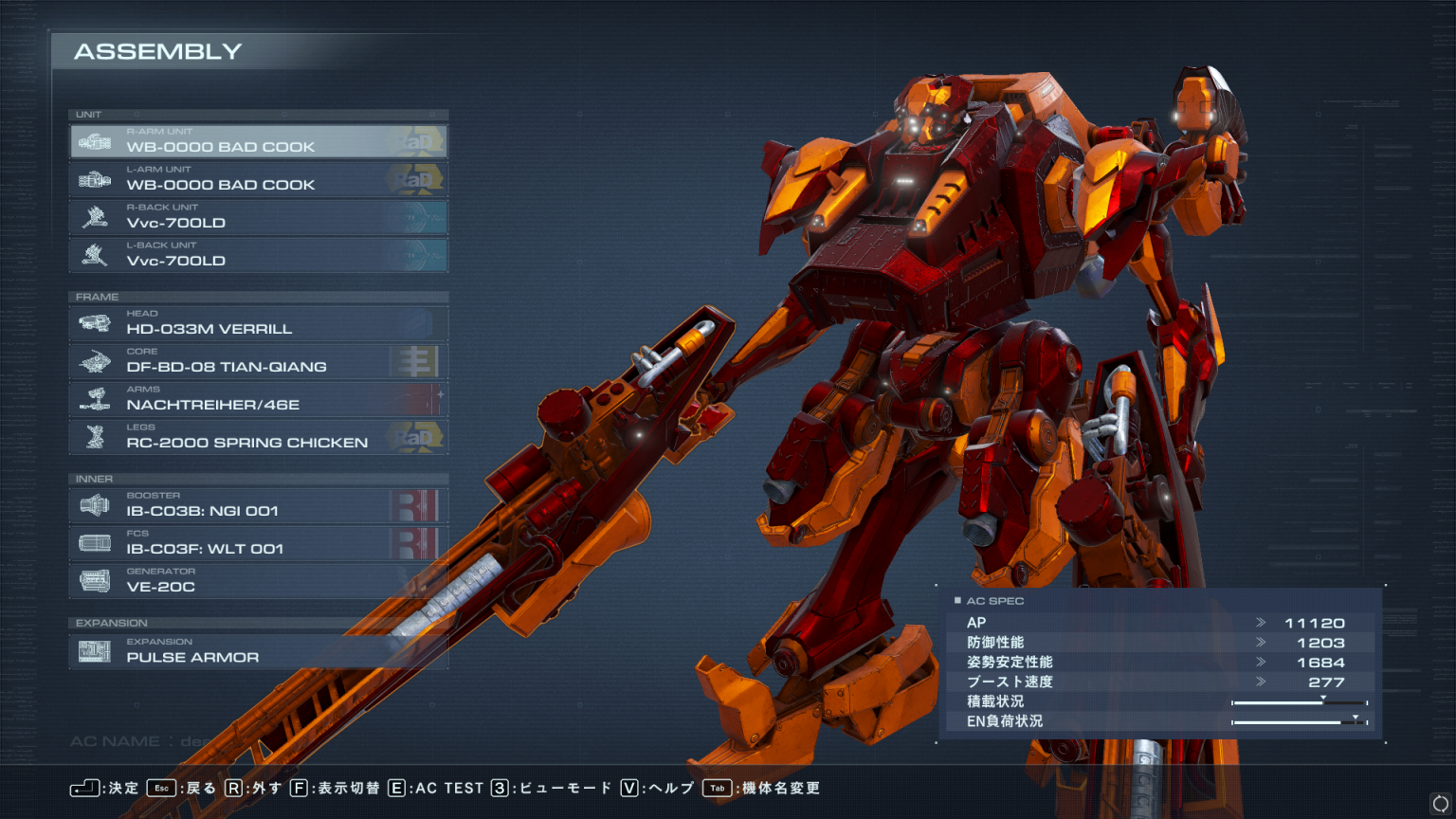Click the IB-C03B booster icon
This screenshot has width=1456, height=819.
93,504
